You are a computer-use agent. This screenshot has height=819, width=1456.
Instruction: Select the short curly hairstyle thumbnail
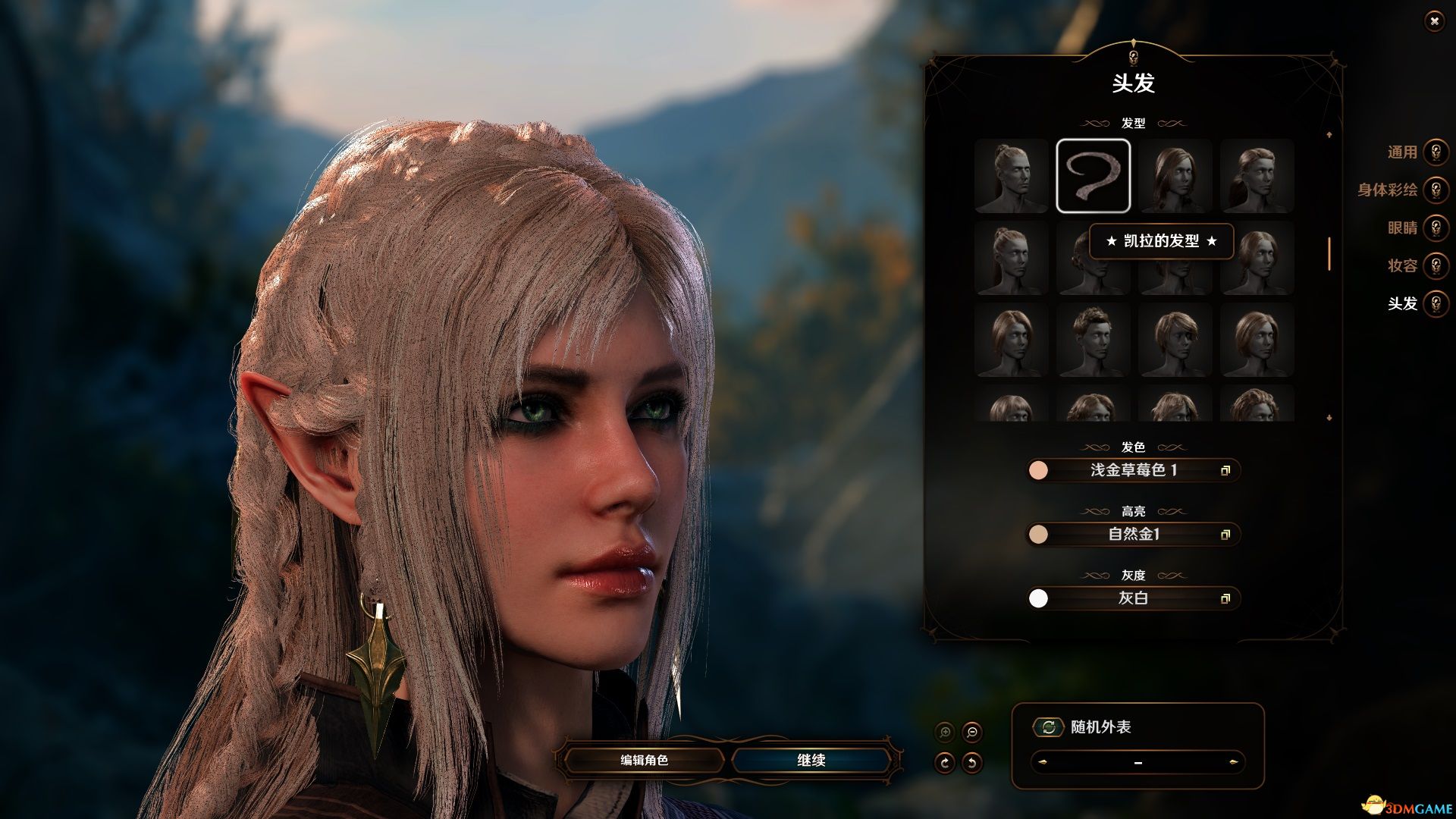pos(1093,340)
